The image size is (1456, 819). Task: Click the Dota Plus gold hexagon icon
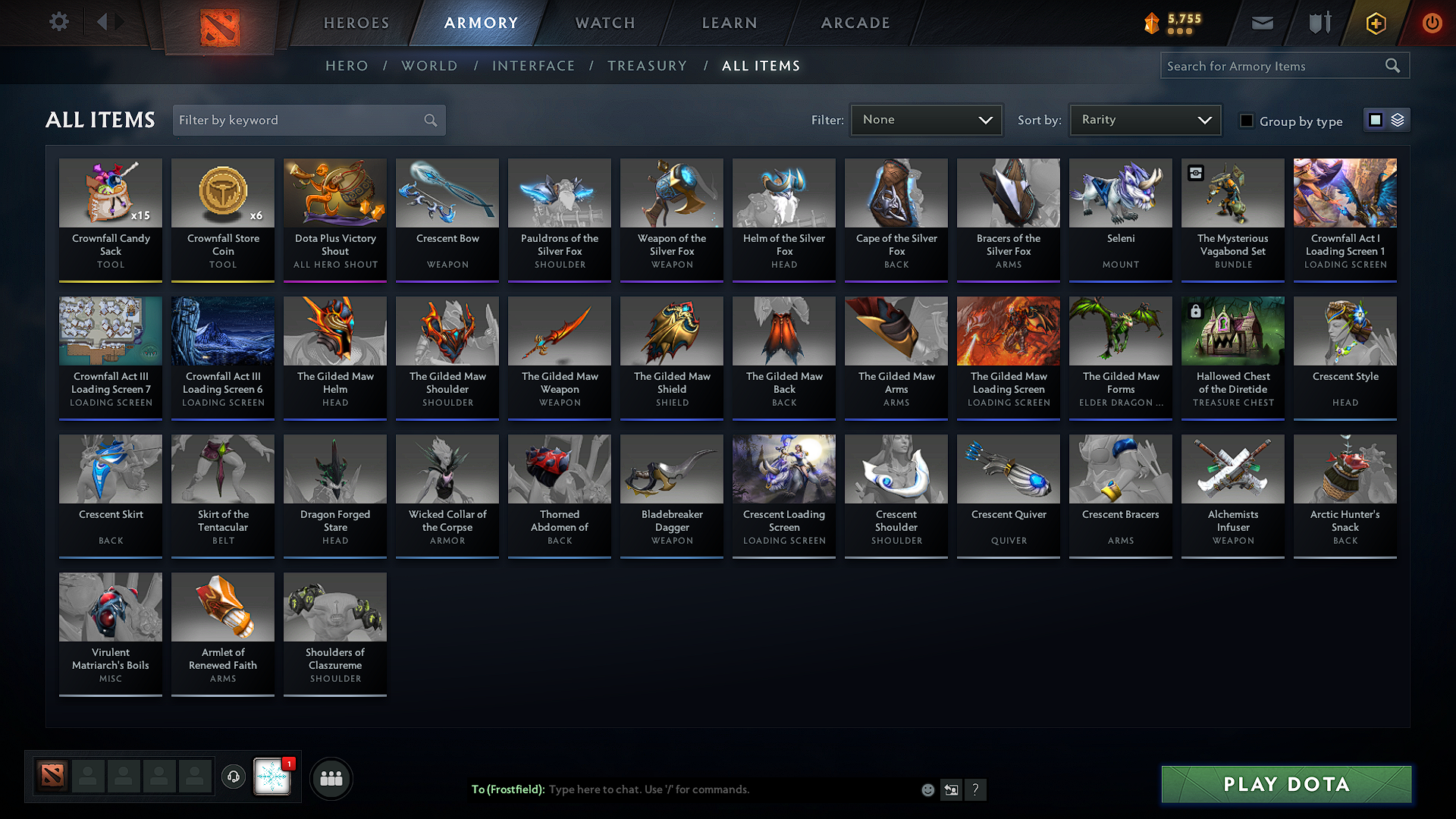point(1375,23)
